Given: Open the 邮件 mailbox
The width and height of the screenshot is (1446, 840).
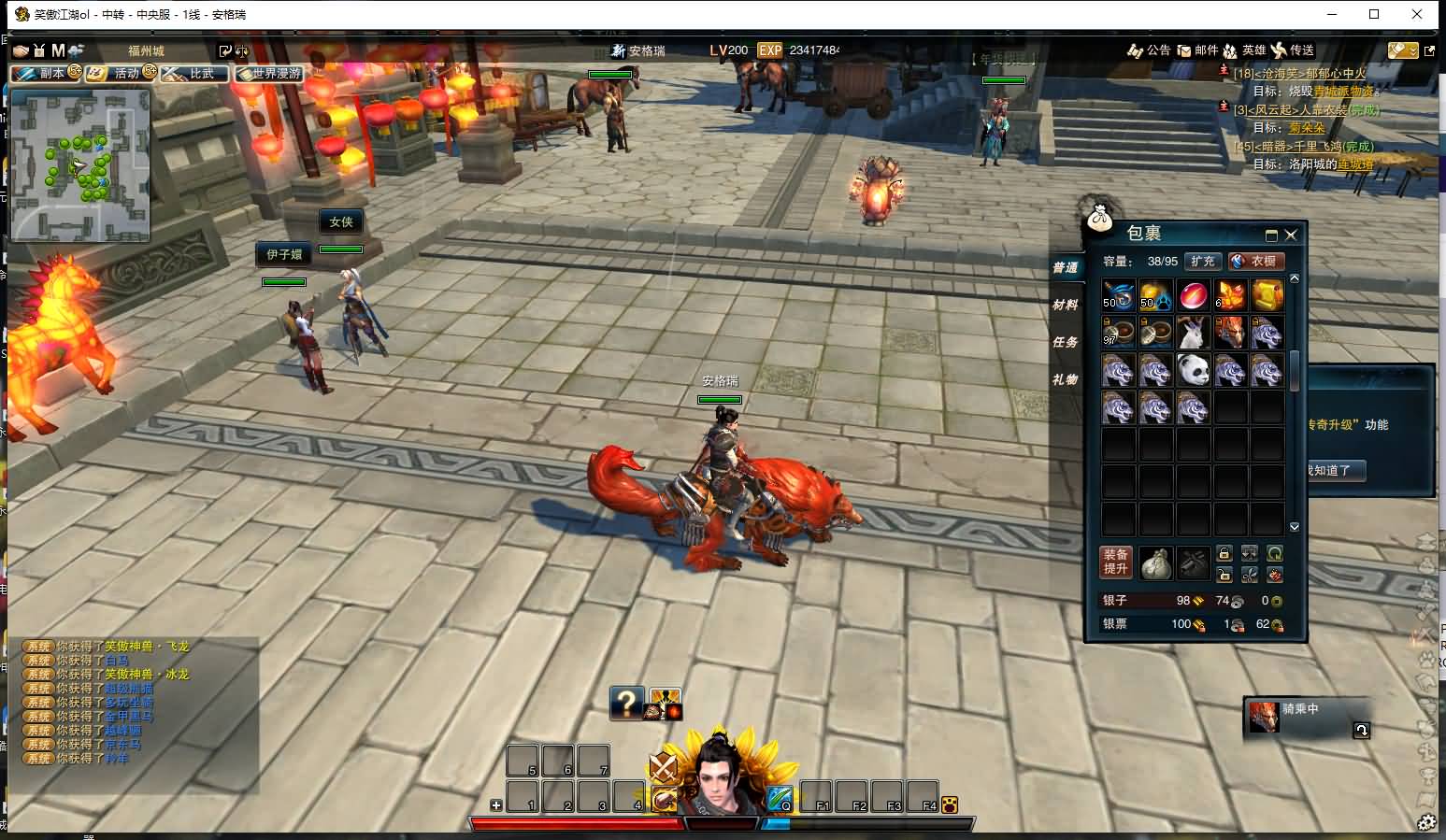Looking at the screenshot, I should [x=1197, y=50].
